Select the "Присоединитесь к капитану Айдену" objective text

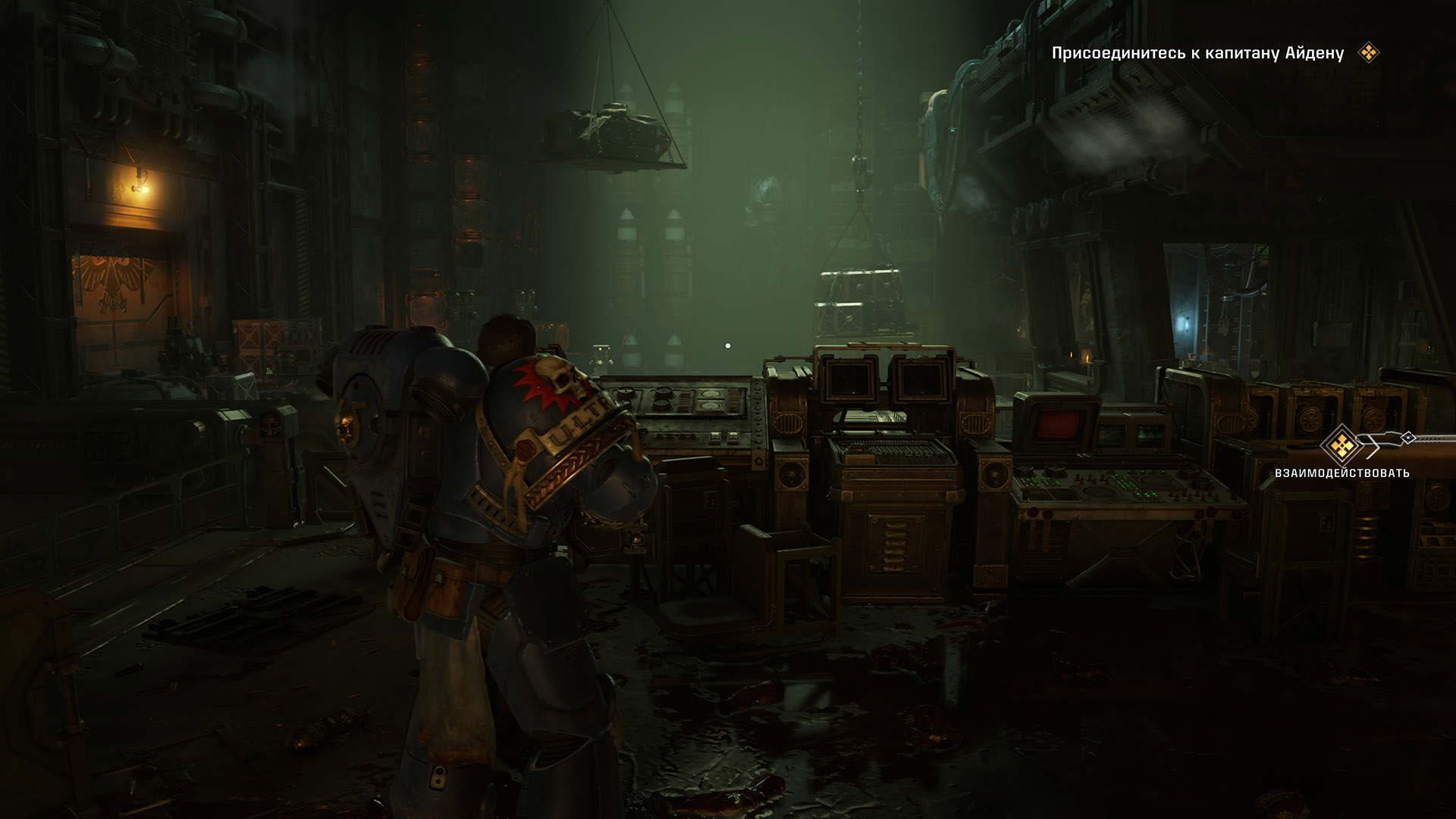coord(1197,53)
